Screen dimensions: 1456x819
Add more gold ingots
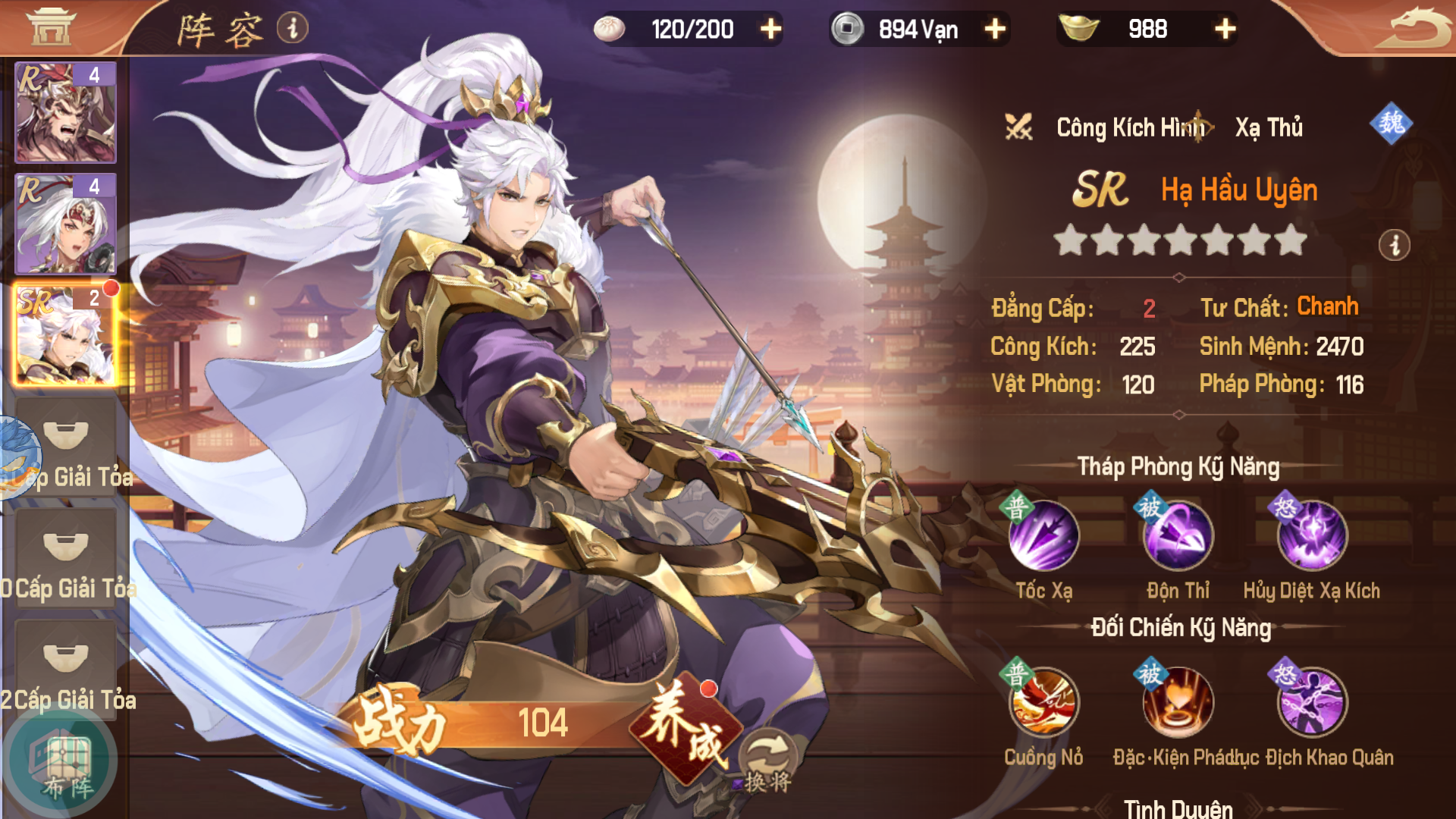(x=1225, y=30)
